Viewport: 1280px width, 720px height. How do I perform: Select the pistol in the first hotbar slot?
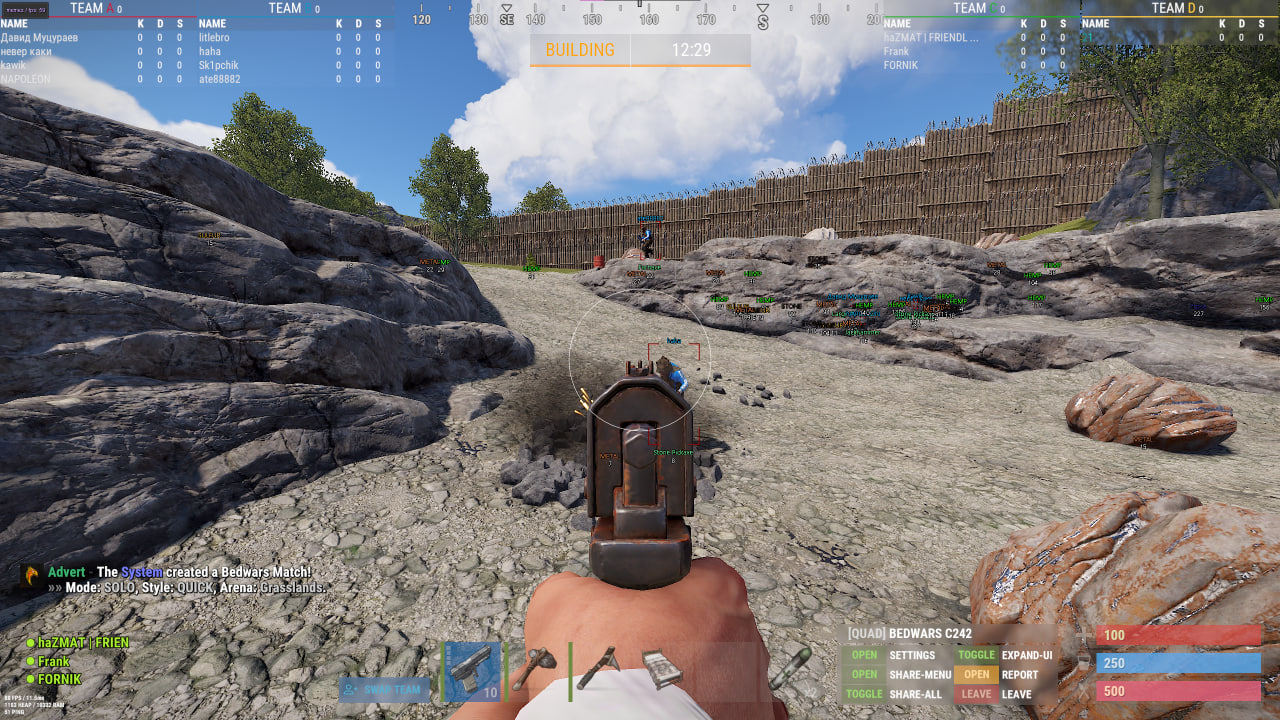[x=474, y=668]
